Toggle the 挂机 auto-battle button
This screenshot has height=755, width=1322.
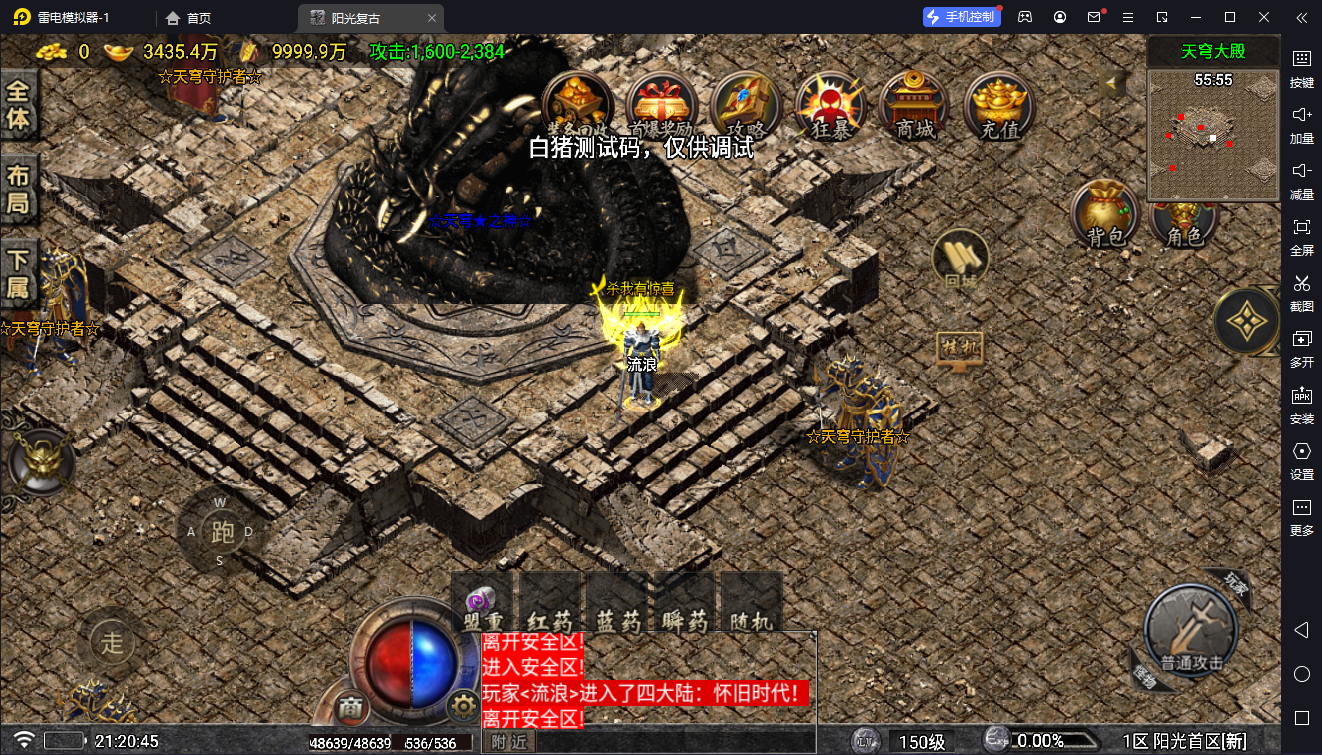tap(960, 349)
